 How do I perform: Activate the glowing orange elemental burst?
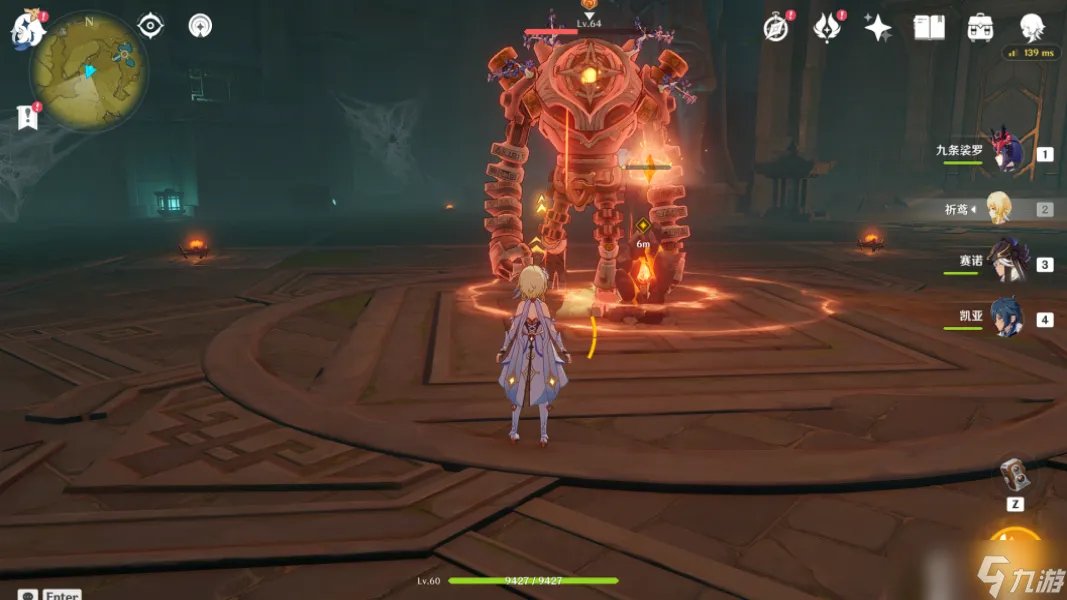1017,548
